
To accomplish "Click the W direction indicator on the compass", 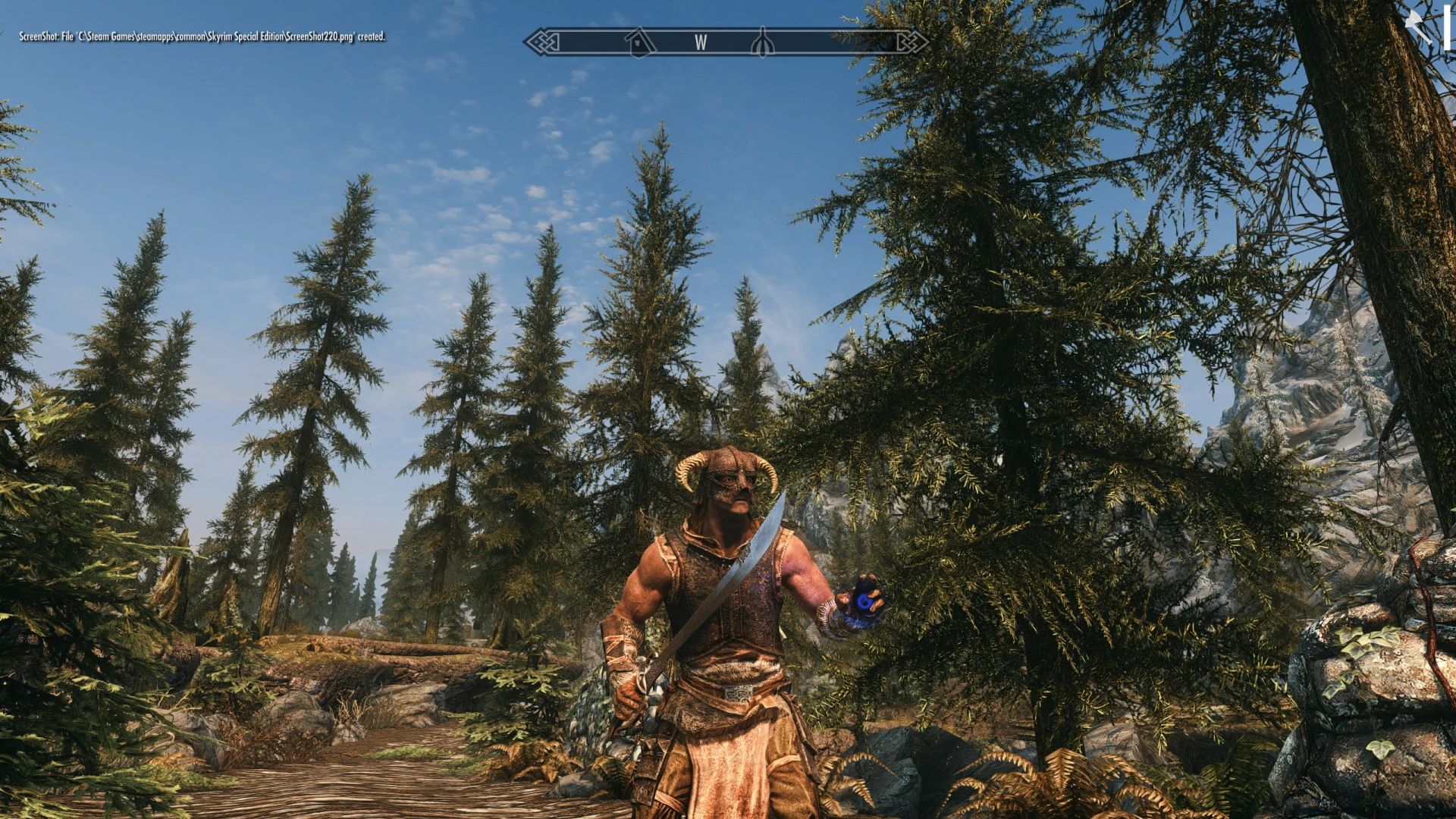I will click(x=701, y=43).
